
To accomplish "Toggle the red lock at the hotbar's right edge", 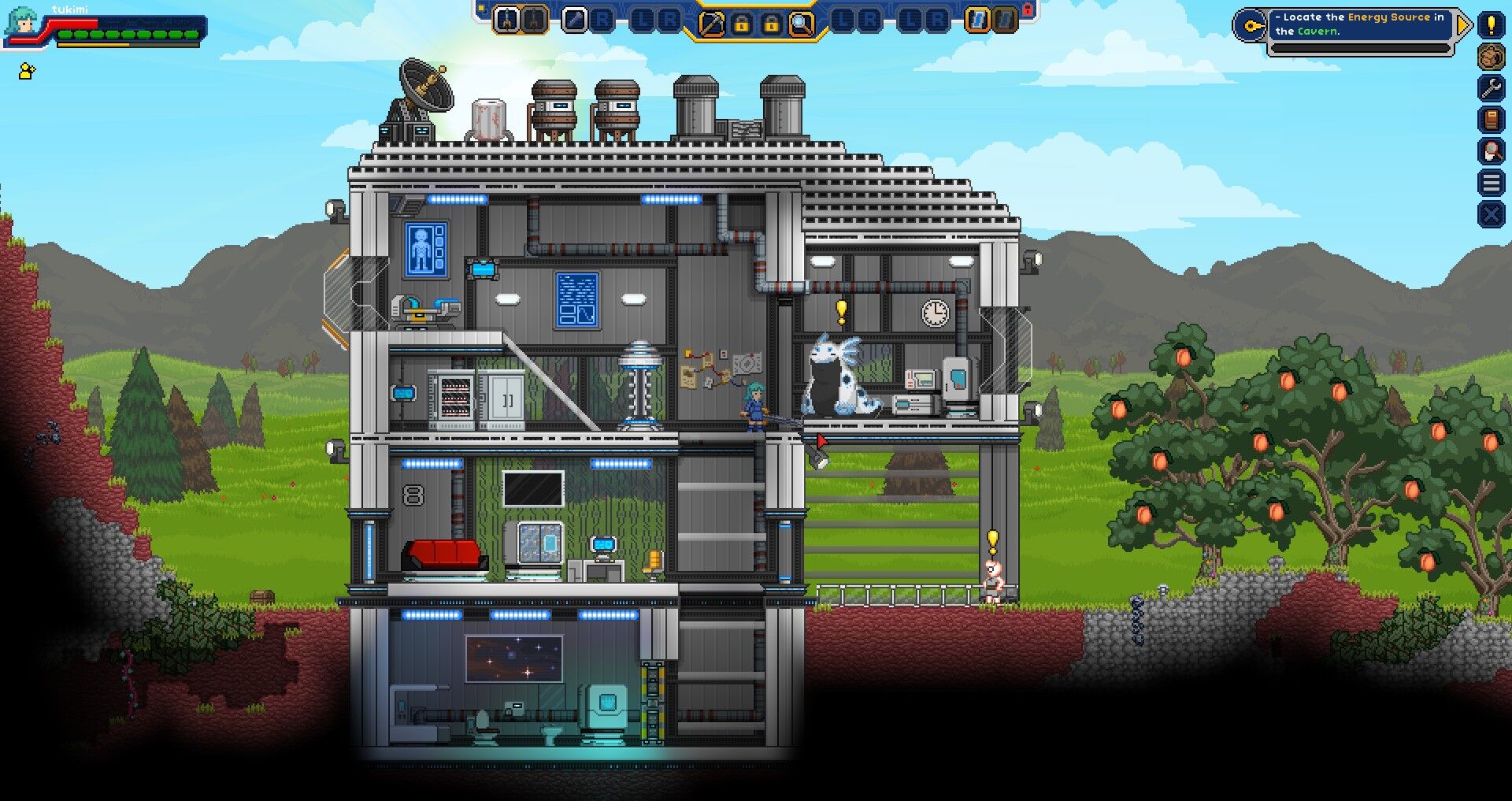I will pyautogui.click(x=1028, y=12).
